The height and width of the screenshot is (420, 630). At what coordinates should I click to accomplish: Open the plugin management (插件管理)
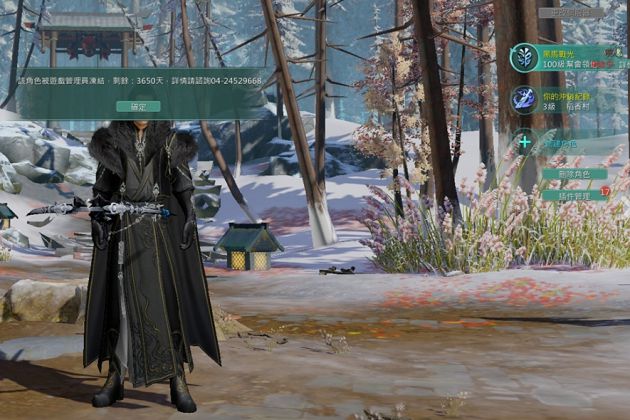pyautogui.click(x=574, y=195)
